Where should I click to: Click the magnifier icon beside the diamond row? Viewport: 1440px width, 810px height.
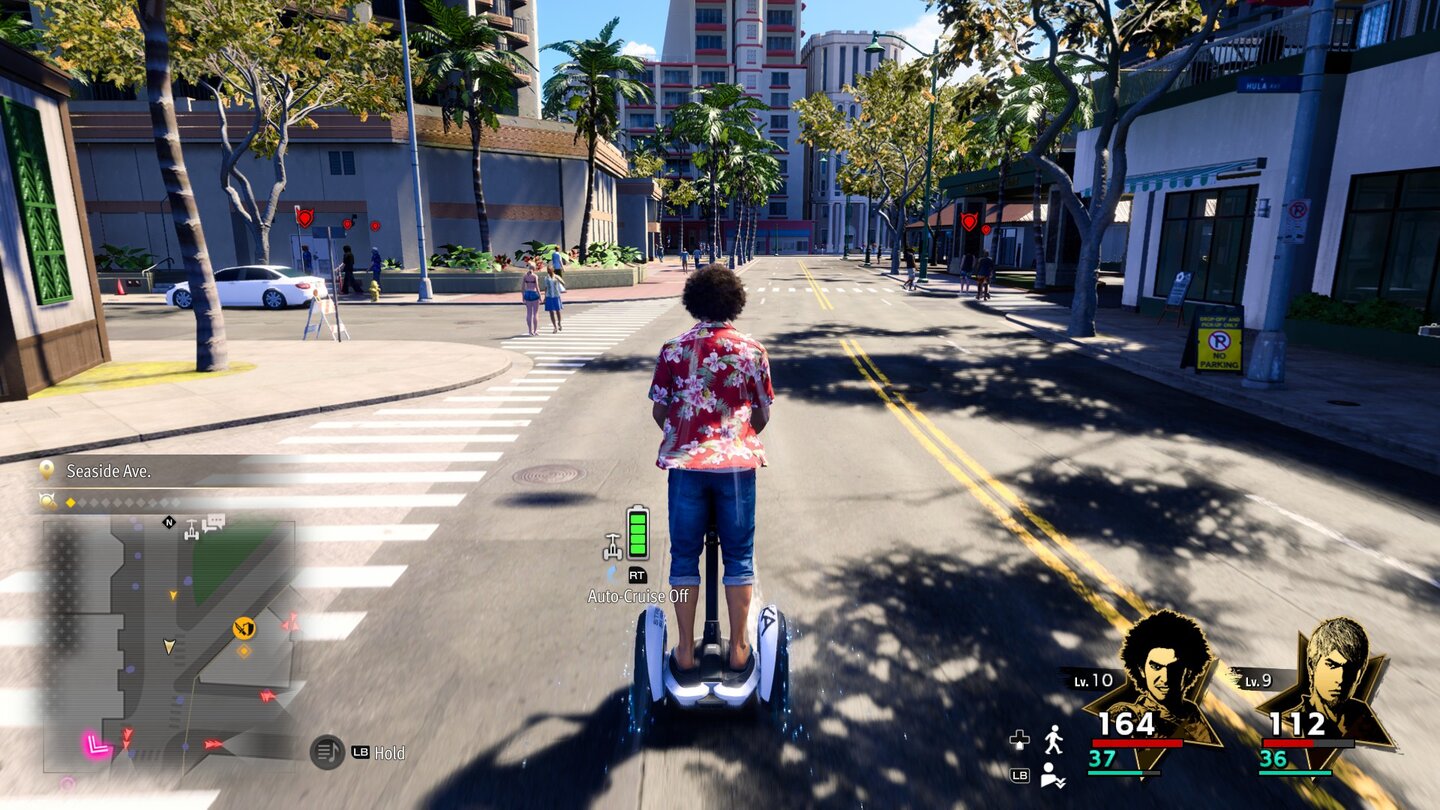pyautogui.click(x=47, y=501)
